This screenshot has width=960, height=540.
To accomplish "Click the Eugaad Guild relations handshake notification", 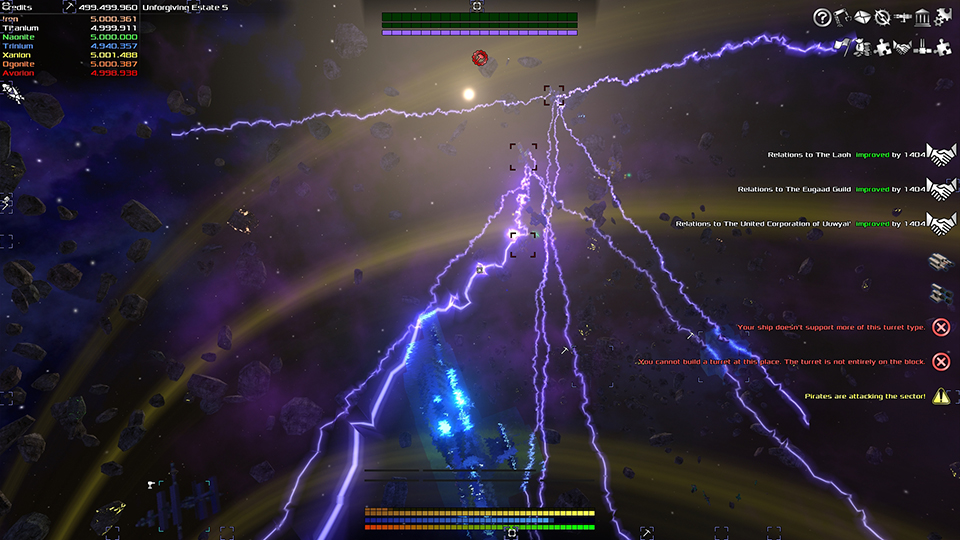I will pyautogui.click(x=941, y=189).
